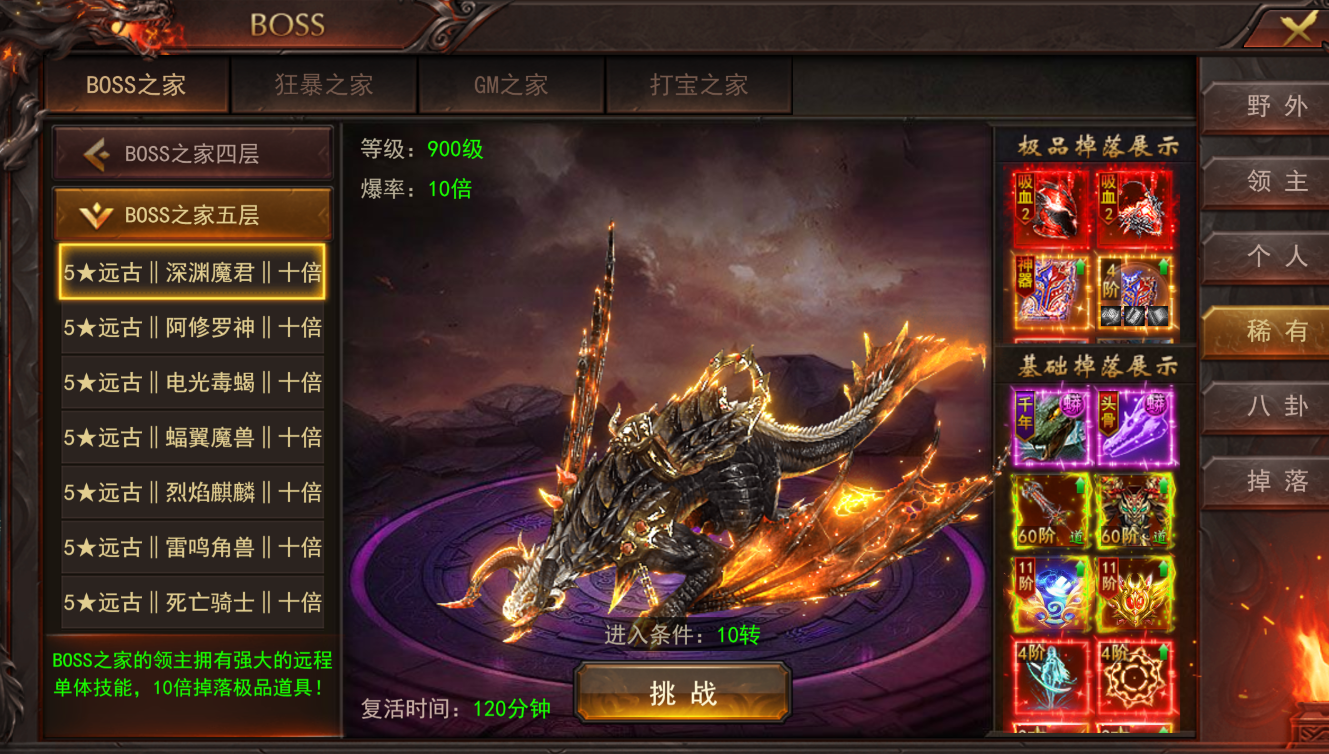This screenshot has width=1329, height=754.
Task: Pick the 死亡骑士 boss row
Action: tap(192, 602)
